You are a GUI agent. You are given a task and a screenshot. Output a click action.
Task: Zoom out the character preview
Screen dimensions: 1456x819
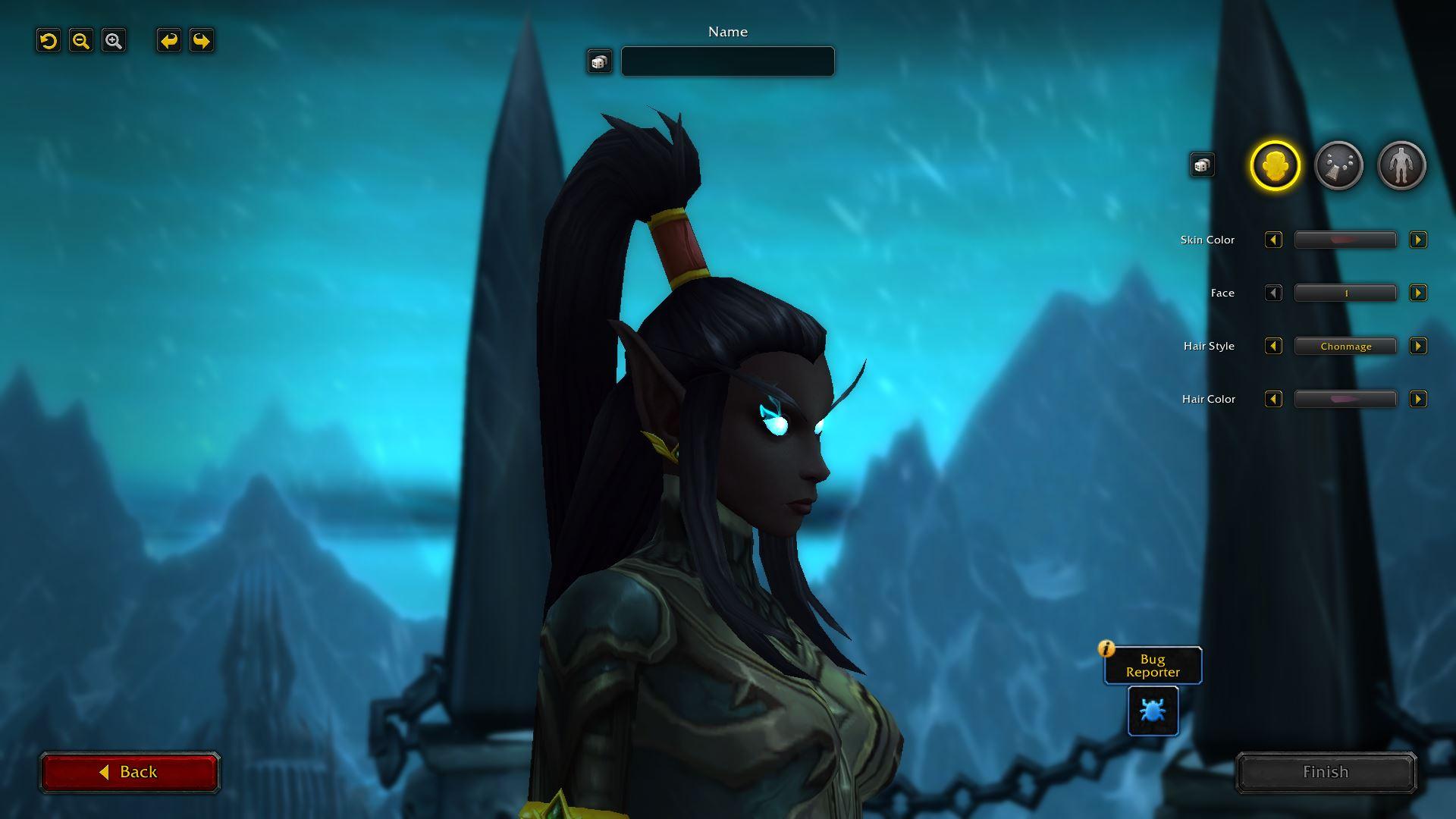click(x=81, y=41)
